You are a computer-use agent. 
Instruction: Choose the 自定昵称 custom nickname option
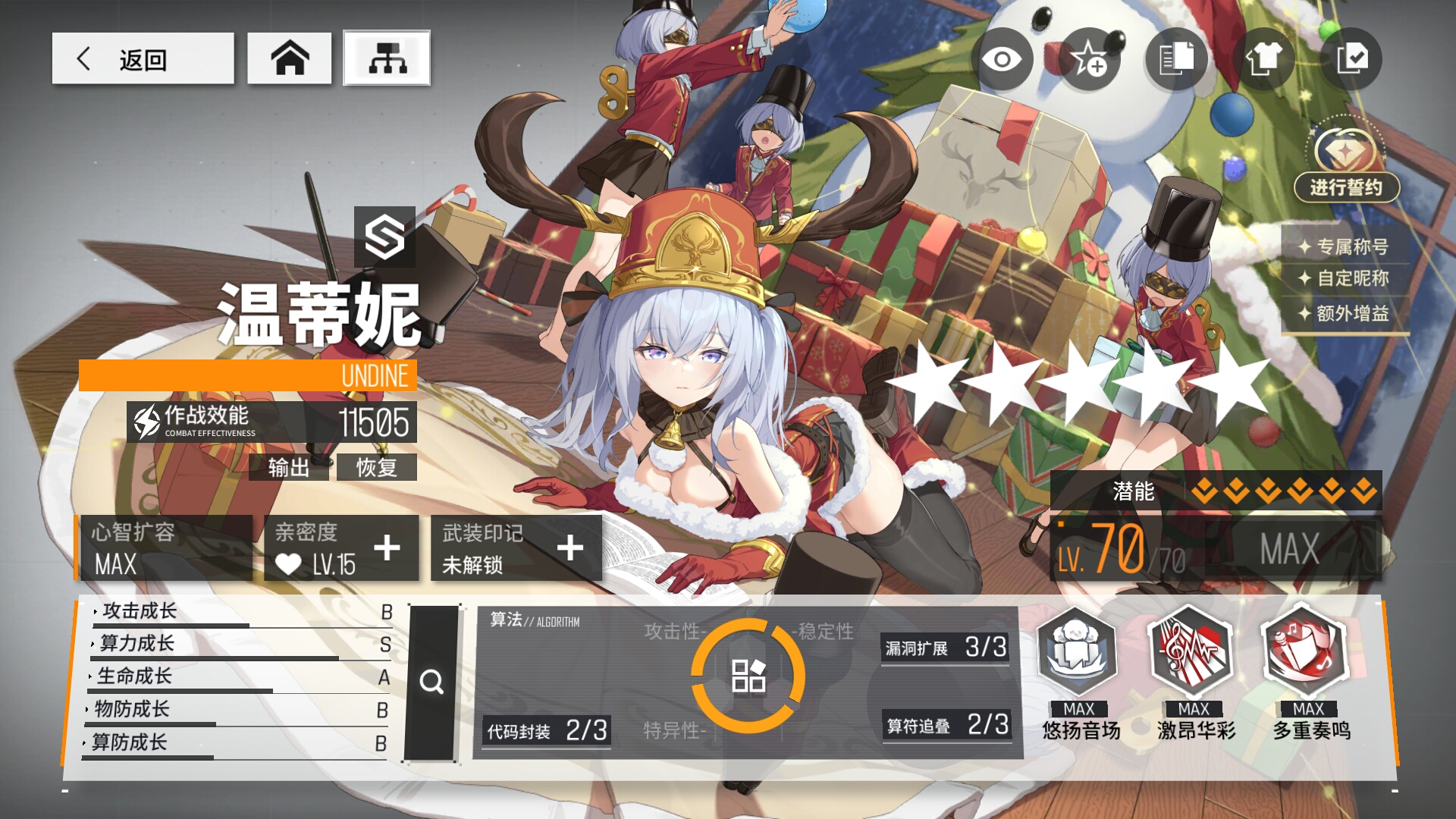[1345, 278]
